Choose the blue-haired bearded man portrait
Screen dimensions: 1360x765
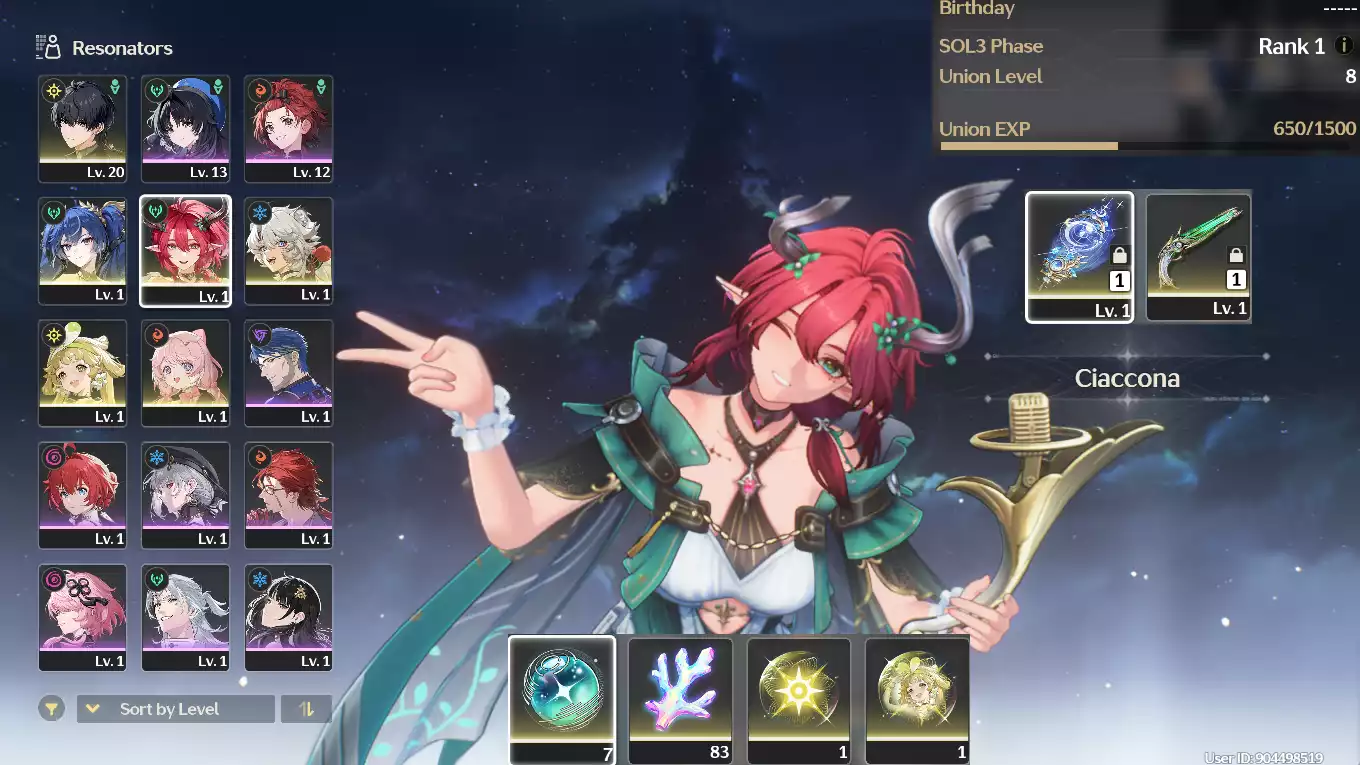click(289, 372)
